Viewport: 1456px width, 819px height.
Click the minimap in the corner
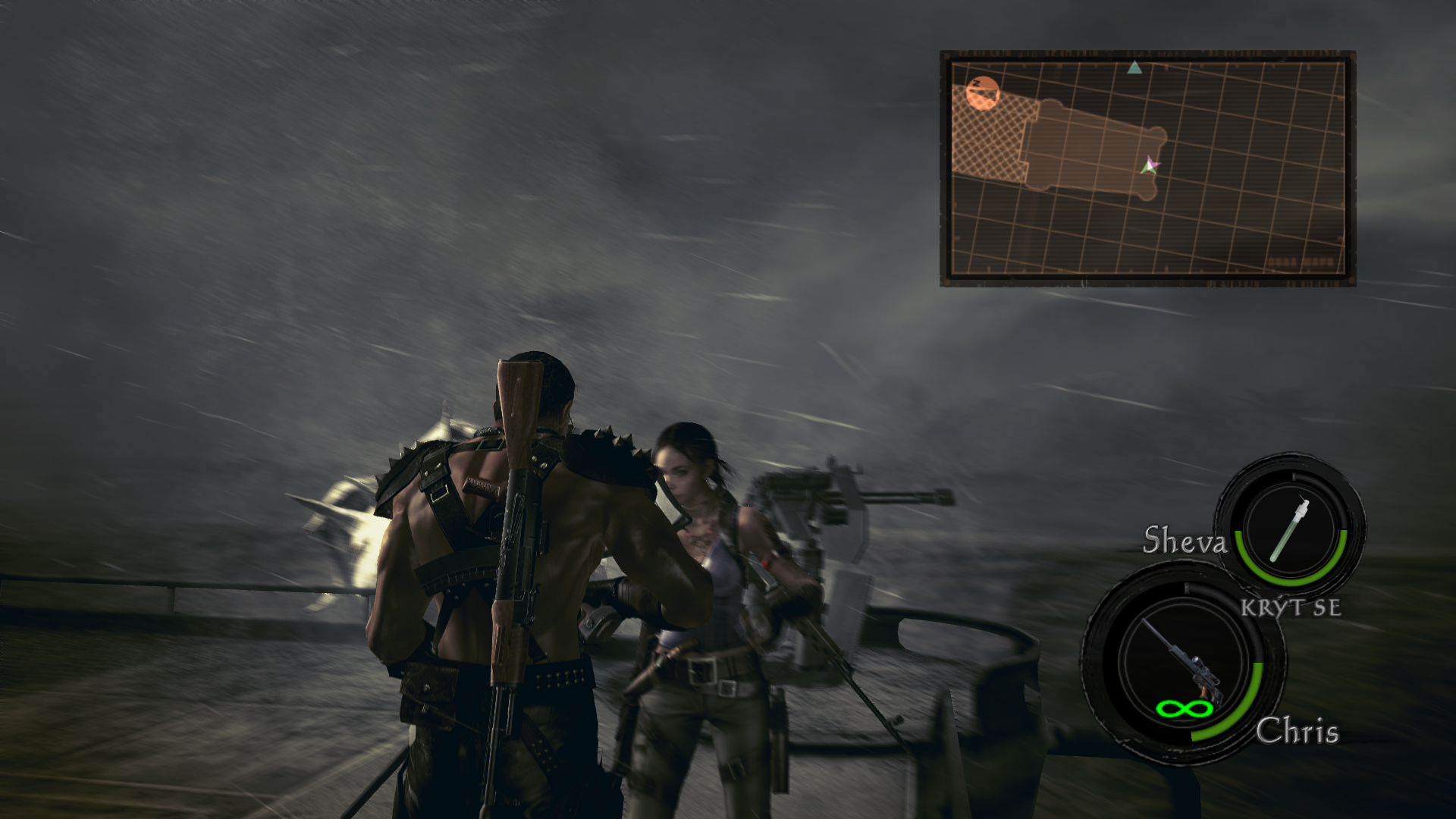click(1147, 168)
